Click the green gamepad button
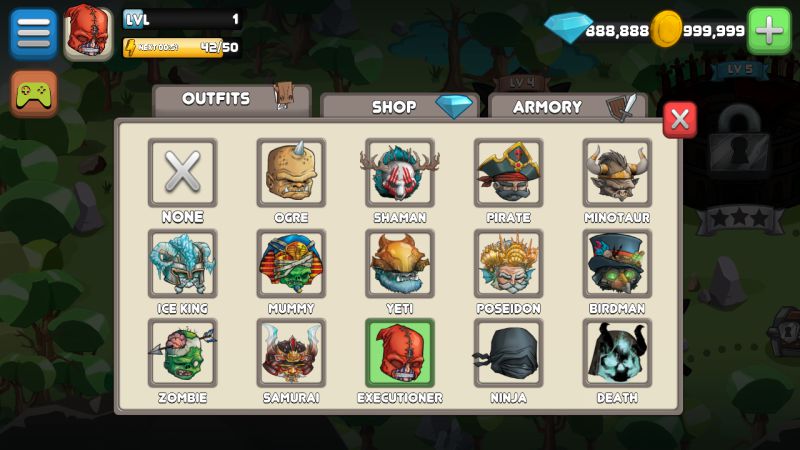800x450 pixels. [34, 95]
